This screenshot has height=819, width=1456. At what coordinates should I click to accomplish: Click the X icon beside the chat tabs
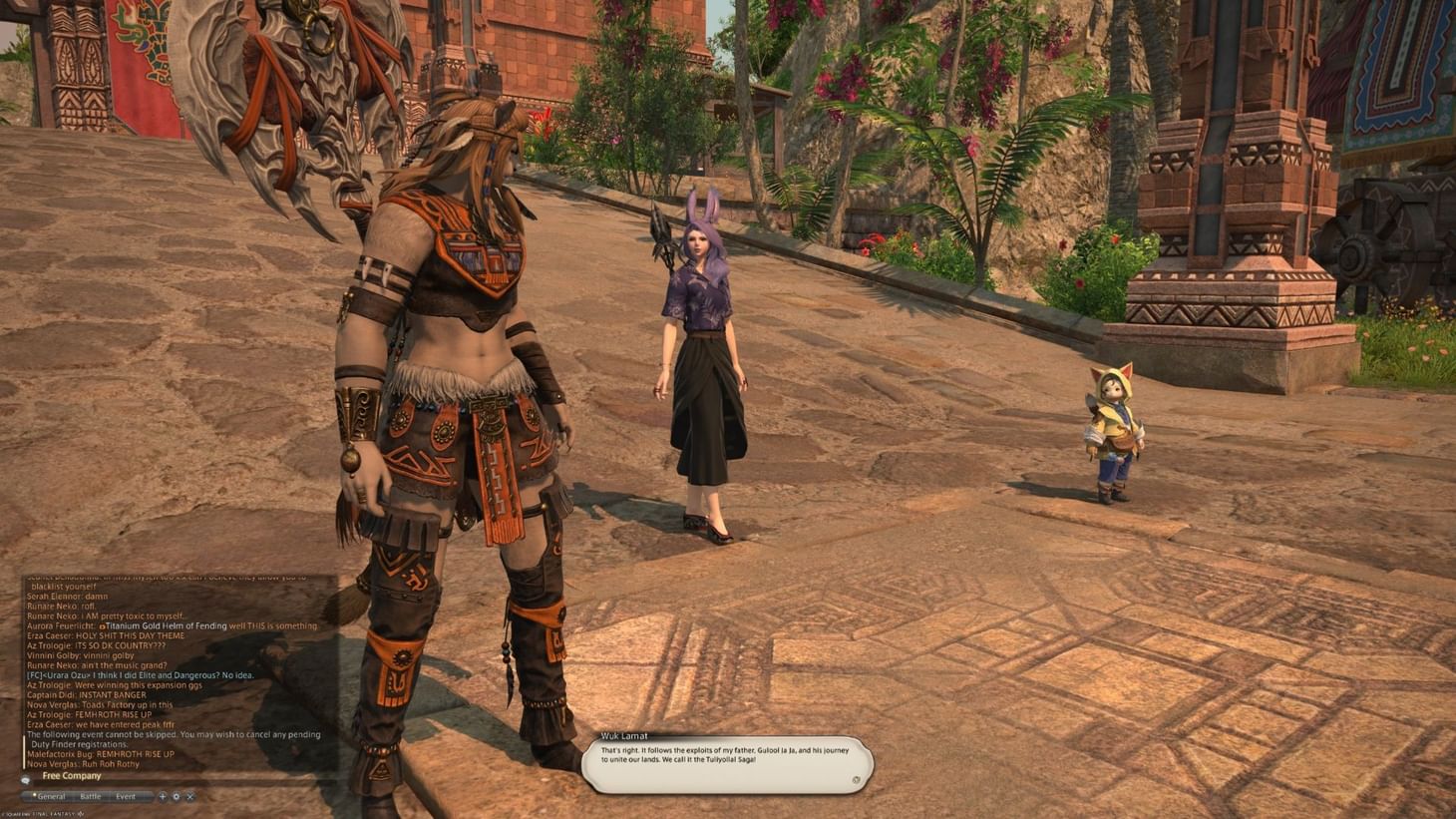pyautogui.click(x=189, y=797)
